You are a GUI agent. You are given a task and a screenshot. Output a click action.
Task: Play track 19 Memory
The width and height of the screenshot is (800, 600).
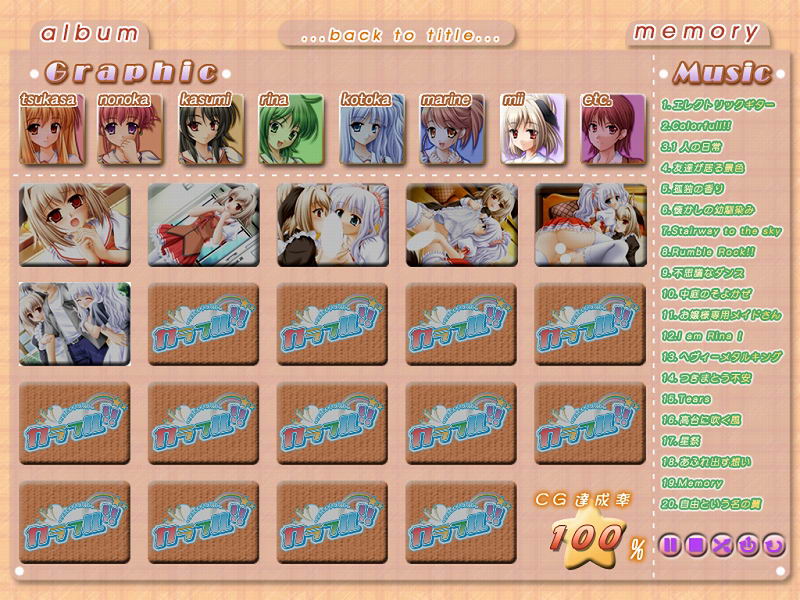[x=696, y=483]
